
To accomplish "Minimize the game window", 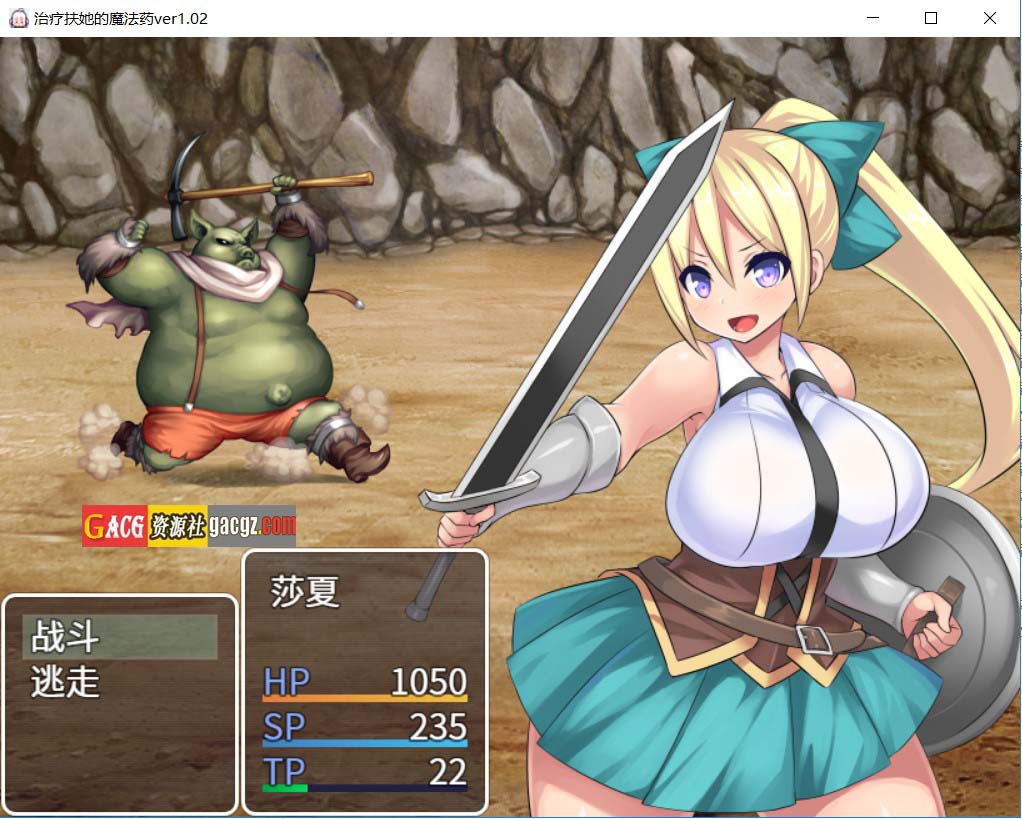I will click(873, 18).
